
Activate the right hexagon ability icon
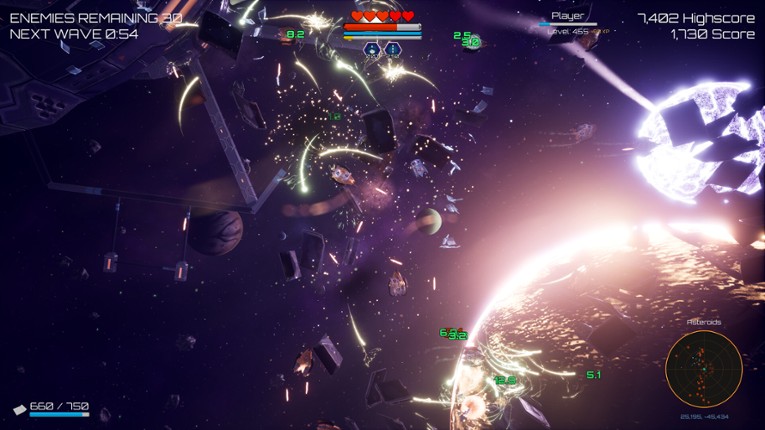pyautogui.click(x=392, y=49)
